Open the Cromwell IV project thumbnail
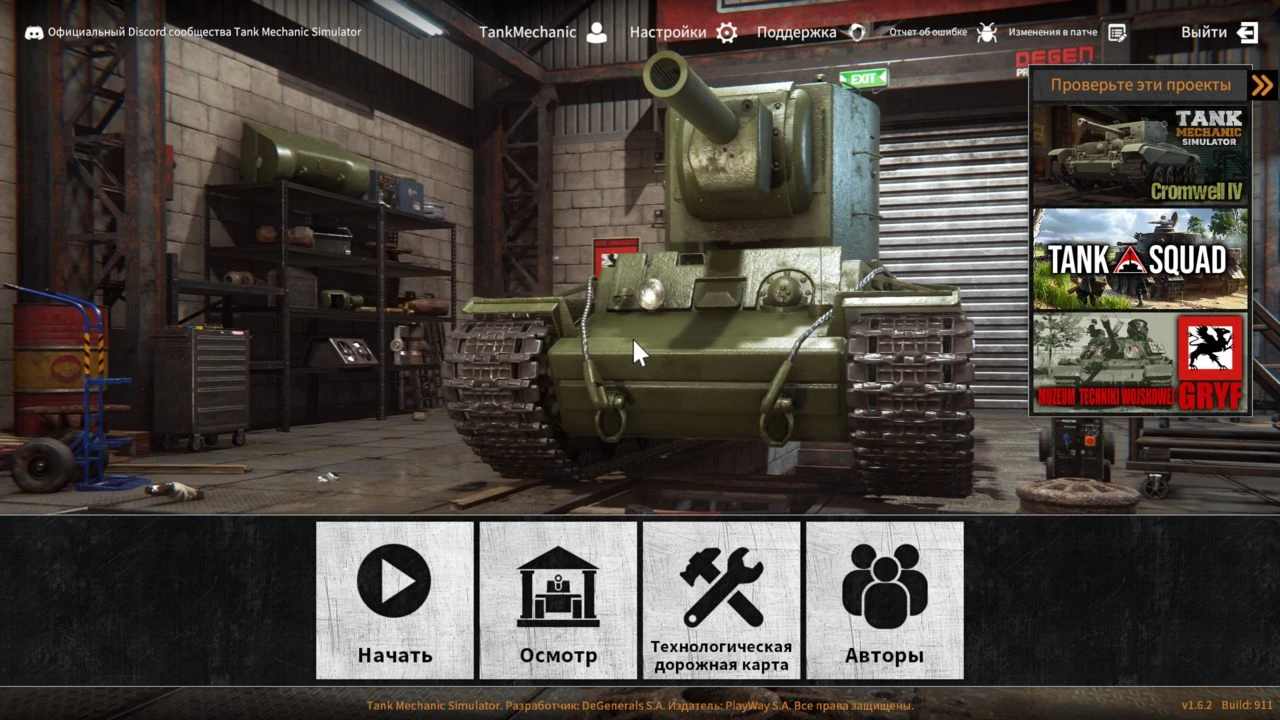1280x720 pixels. 1140,154
